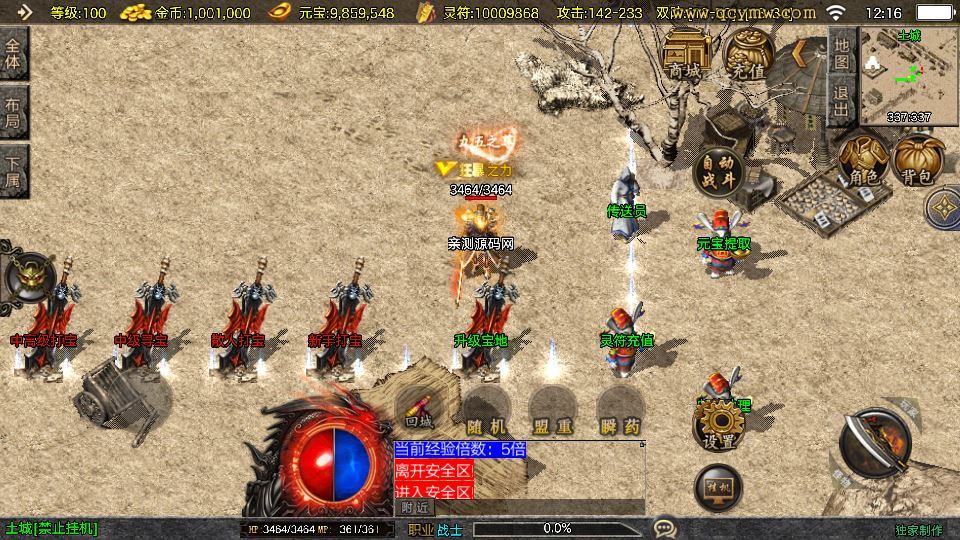This screenshot has height=540, width=960.
Task: Open the 背包 backpack
Action: [x=919, y=161]
